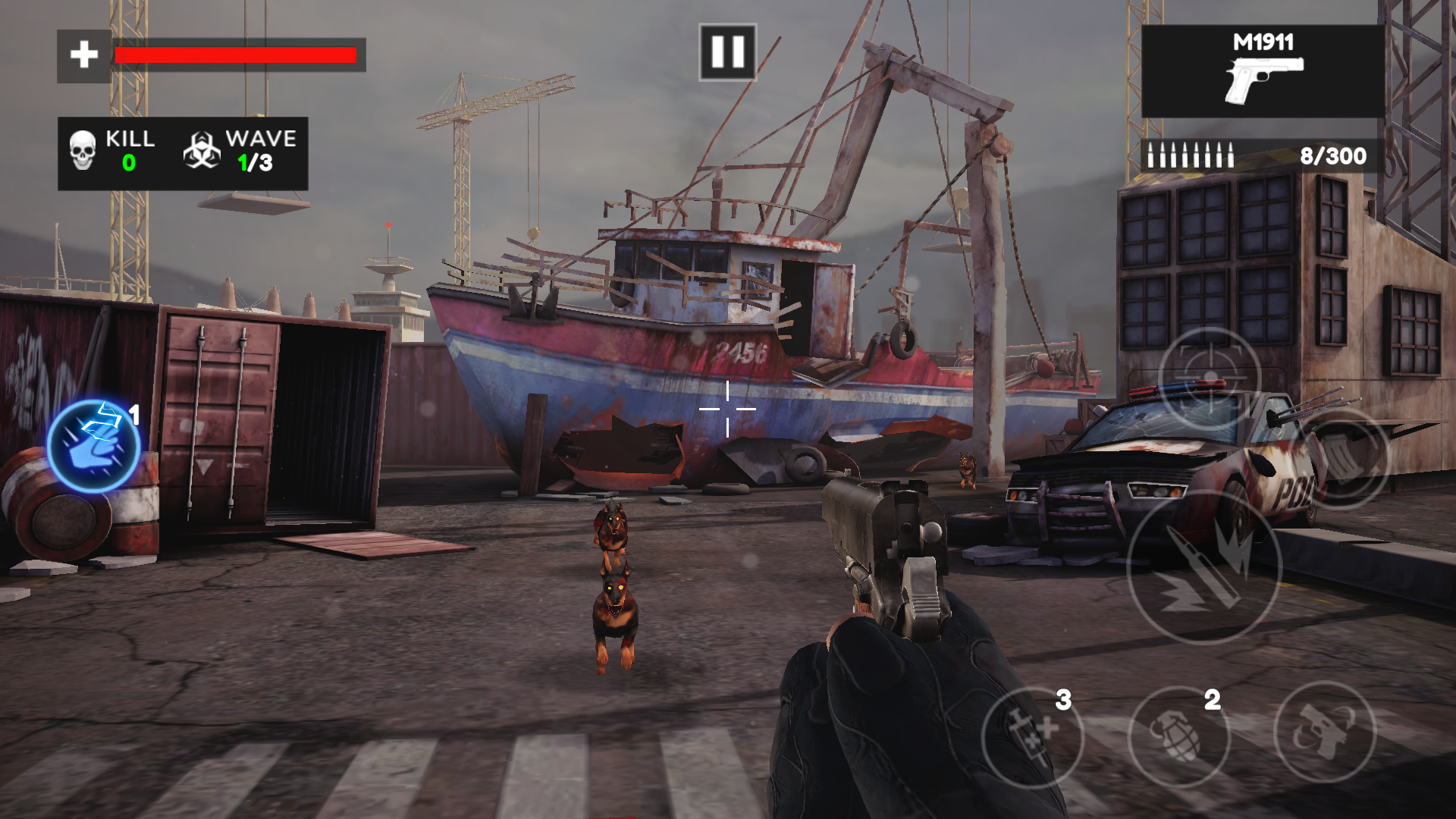The width and height of the screenshot is (1456, 819).
Task: Tap the 8/300 ammo readout
Action: (x=1332, y=157)
